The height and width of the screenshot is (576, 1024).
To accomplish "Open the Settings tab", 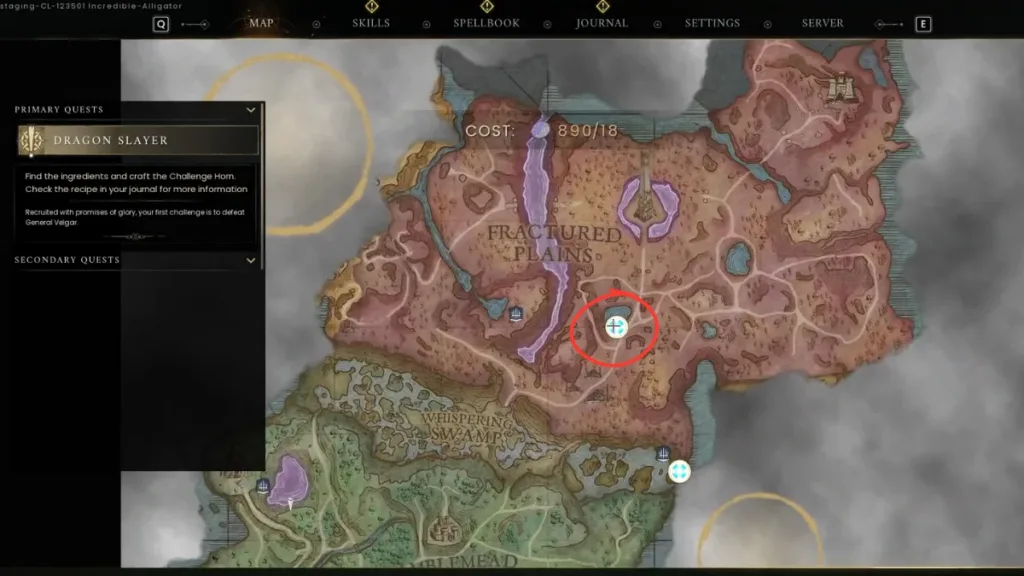I will tap(712, 23).
